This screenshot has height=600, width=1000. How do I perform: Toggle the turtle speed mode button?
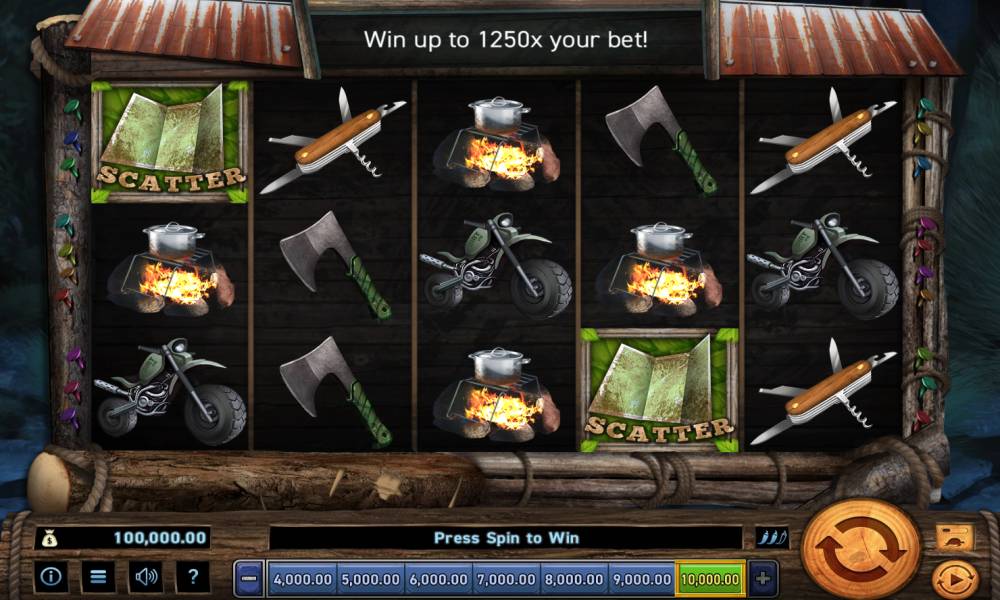coord(954,538)
